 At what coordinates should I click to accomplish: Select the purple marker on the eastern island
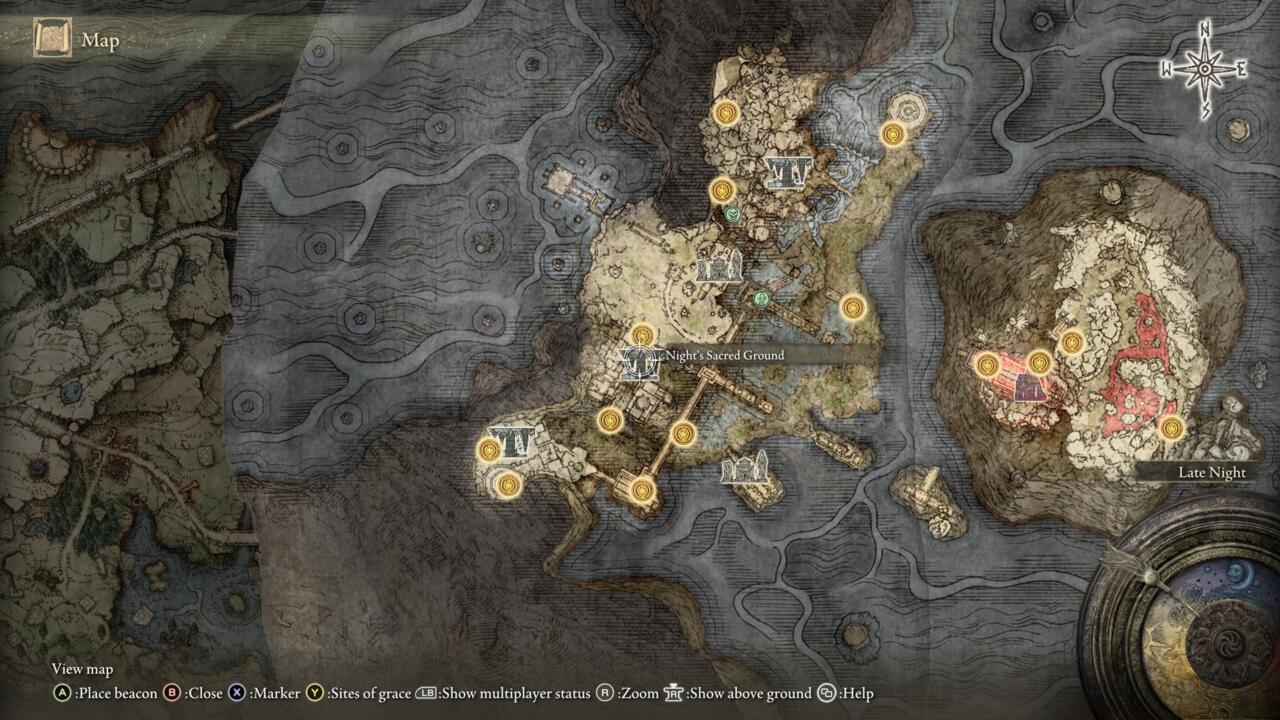pos(1025,387)
